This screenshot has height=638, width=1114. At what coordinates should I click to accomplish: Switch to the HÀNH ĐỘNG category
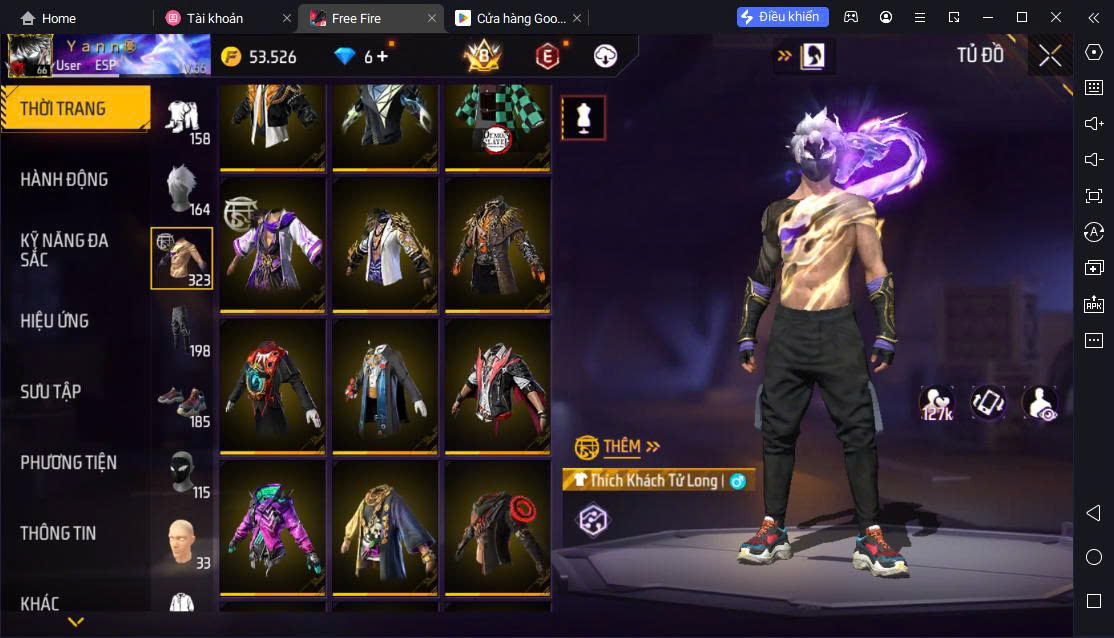click(64, 180)
